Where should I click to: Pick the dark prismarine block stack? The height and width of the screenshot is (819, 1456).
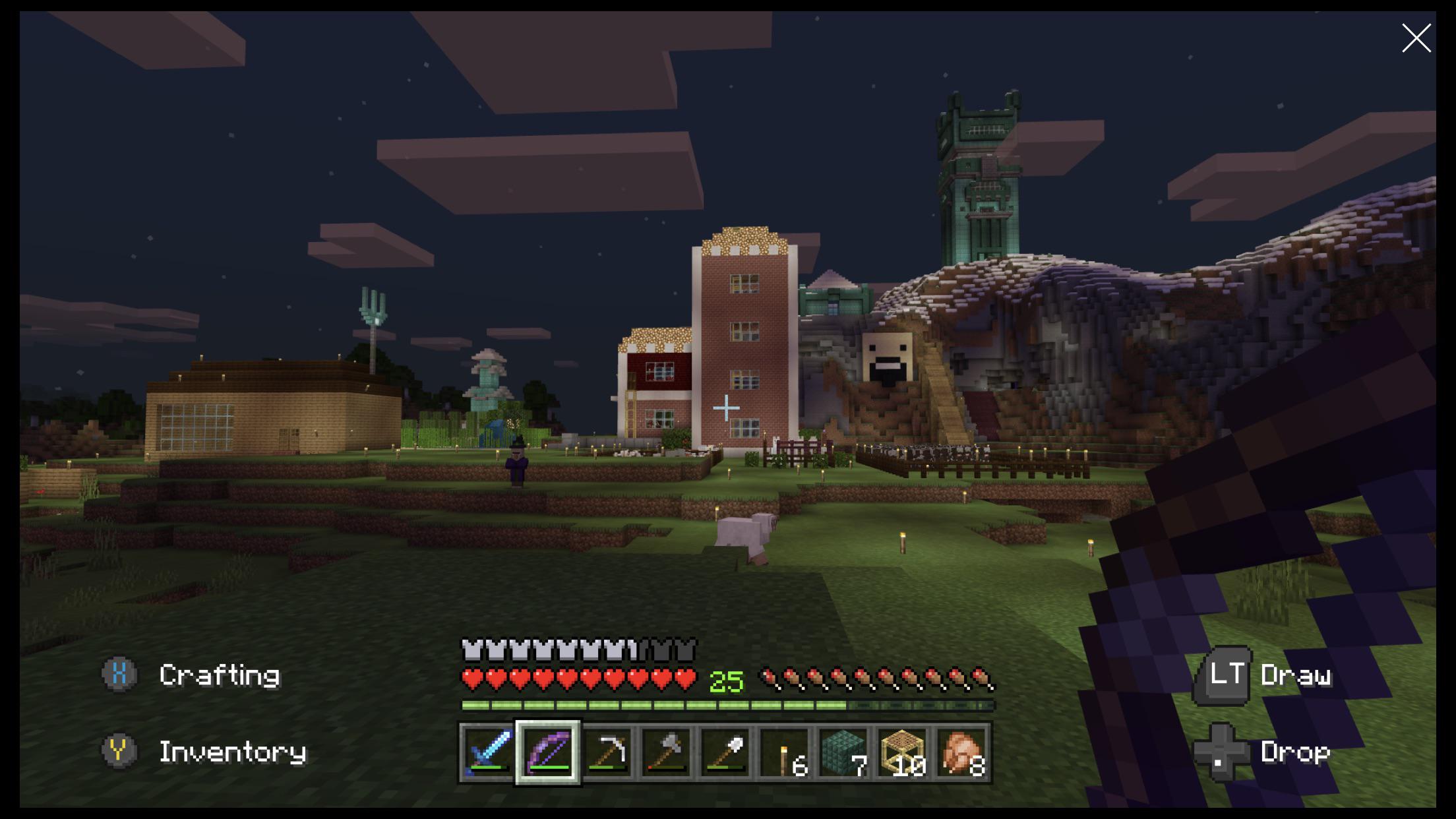(843, 752)
